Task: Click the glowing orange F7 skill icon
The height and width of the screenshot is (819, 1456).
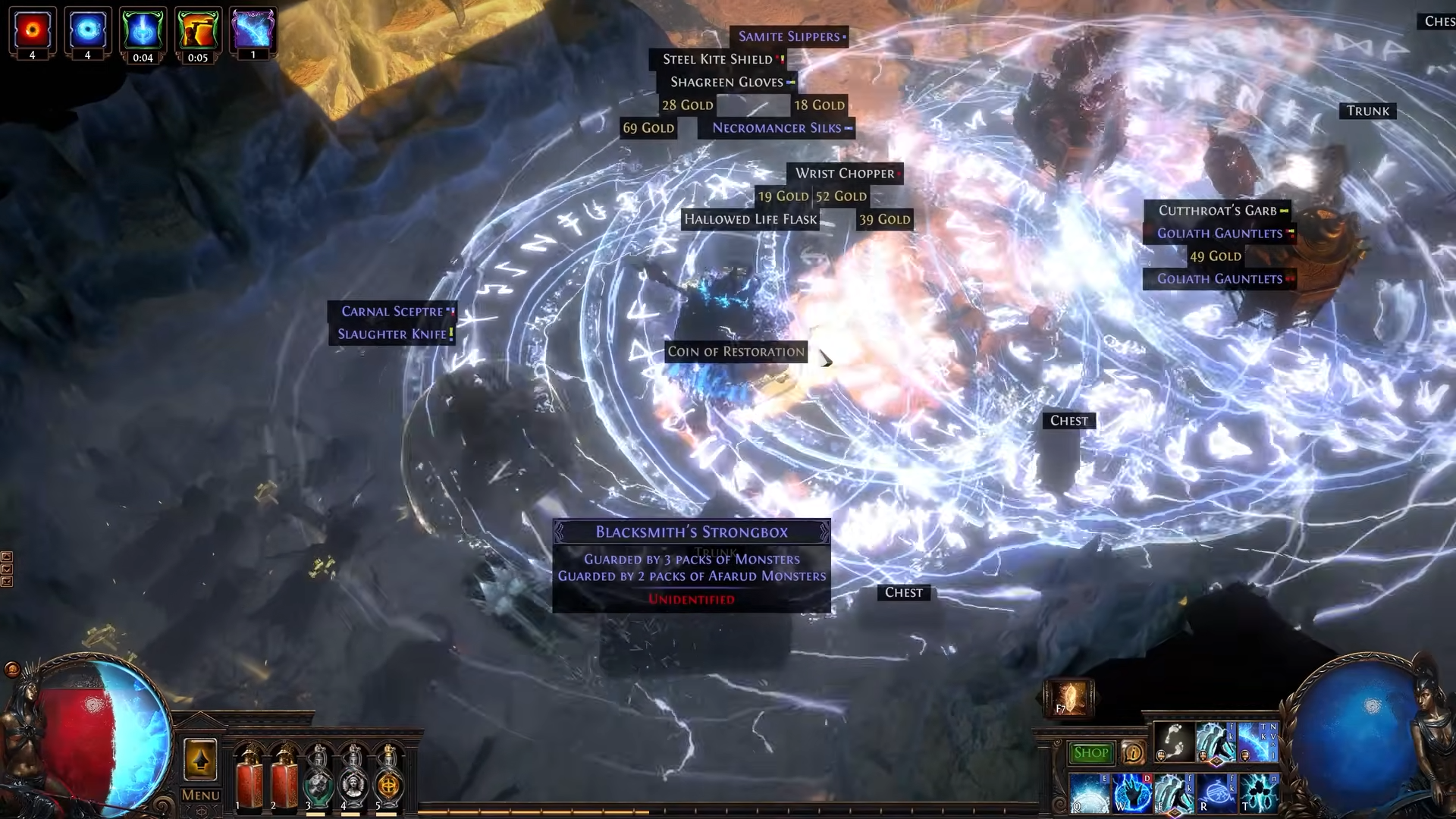Action: (1069, 698)
